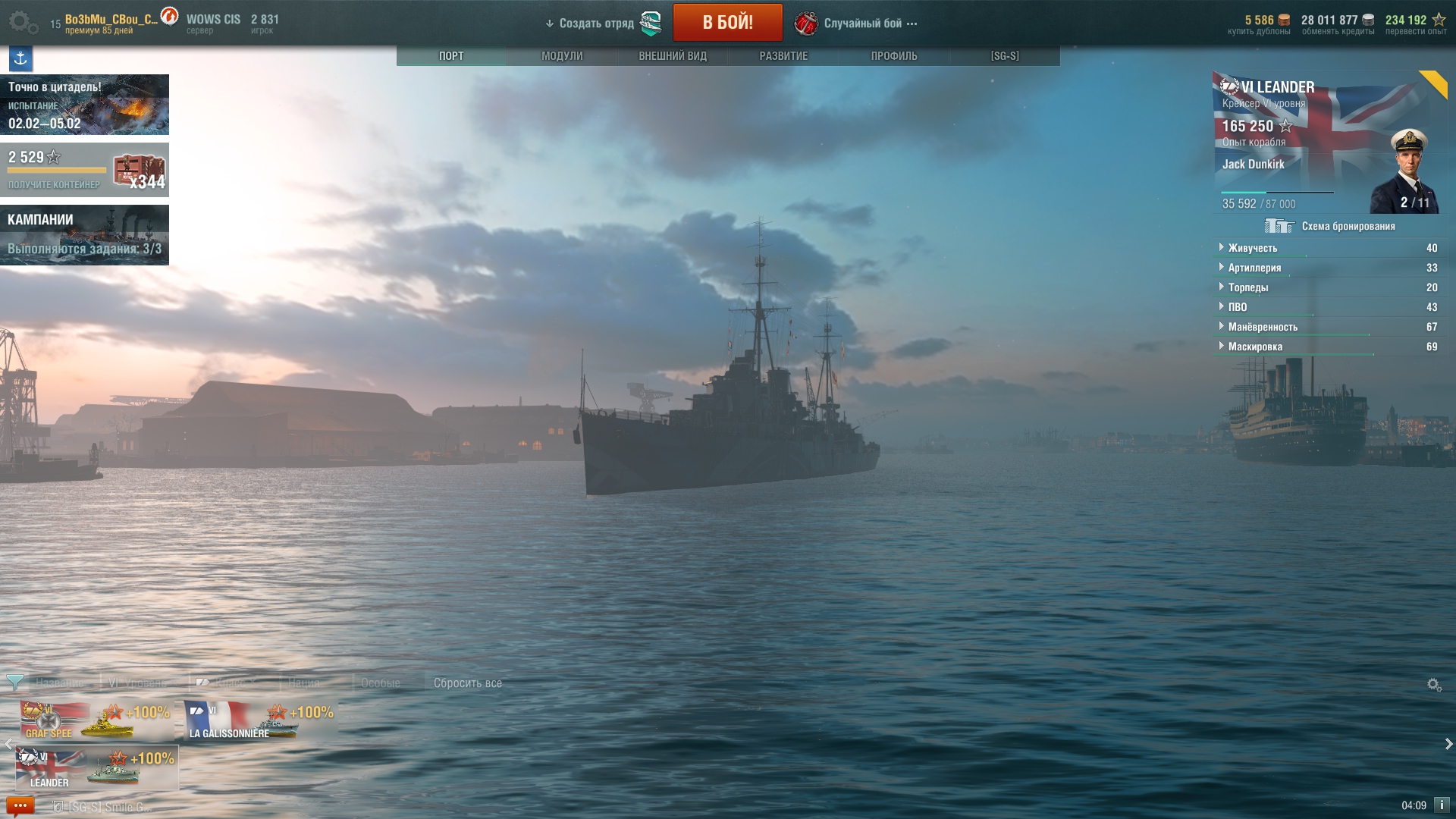1456x819 pixels.
Task: Select the La Galissonnière ship card
Action: (260, 720)
